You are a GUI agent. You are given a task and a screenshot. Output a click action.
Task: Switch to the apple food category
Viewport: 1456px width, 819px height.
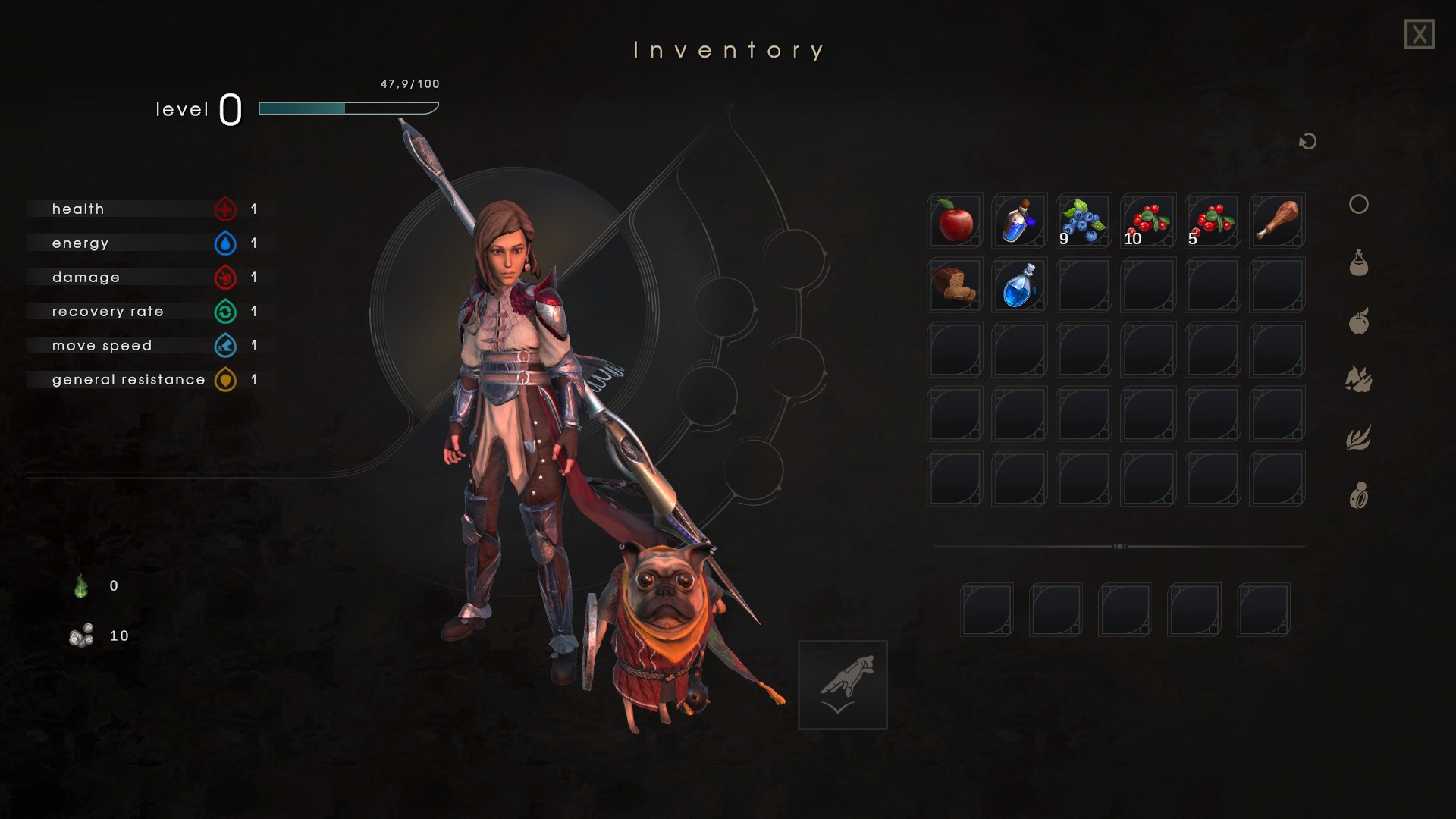point(1358,322)
